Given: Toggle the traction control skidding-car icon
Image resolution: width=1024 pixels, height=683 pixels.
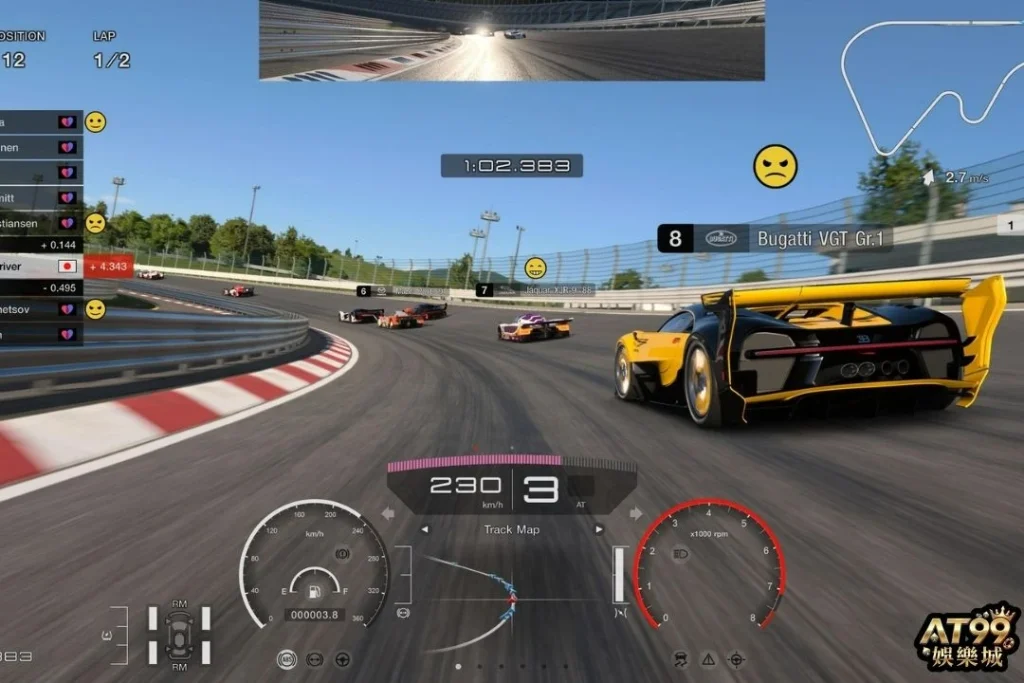Looking at the screenshot, I should [681, 659].
